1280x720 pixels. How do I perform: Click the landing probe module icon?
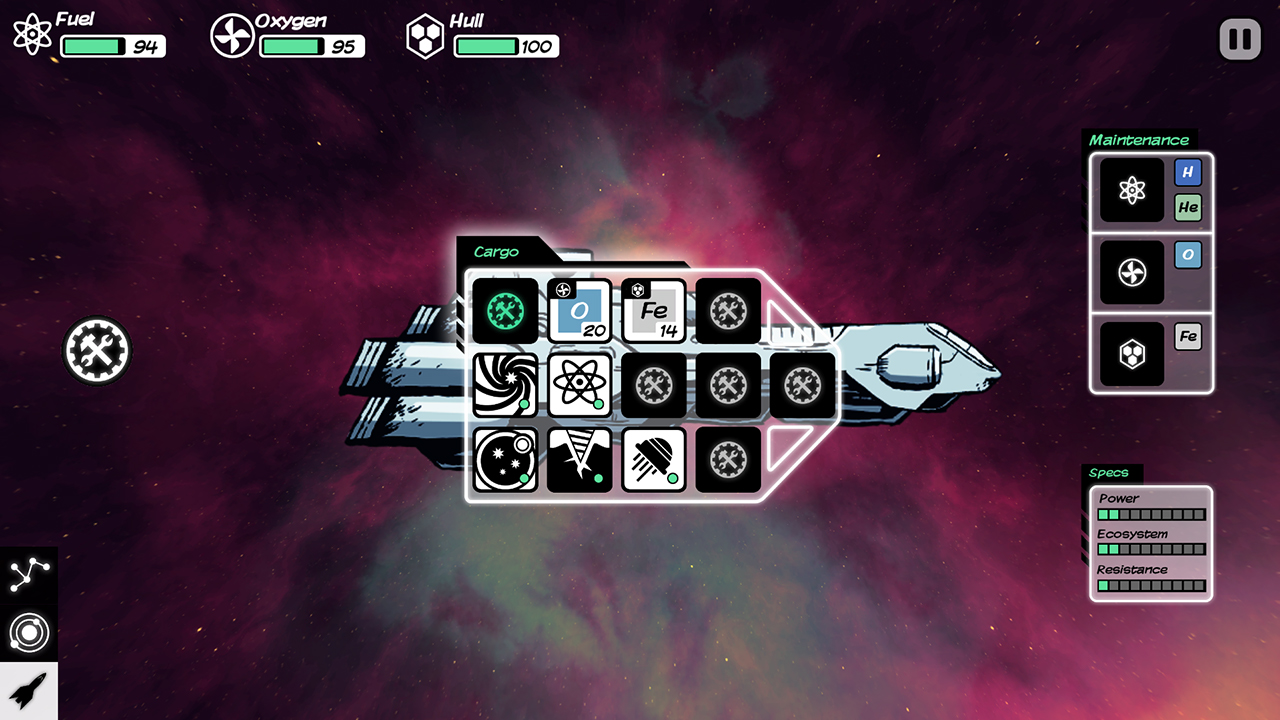tap(653, 460)
